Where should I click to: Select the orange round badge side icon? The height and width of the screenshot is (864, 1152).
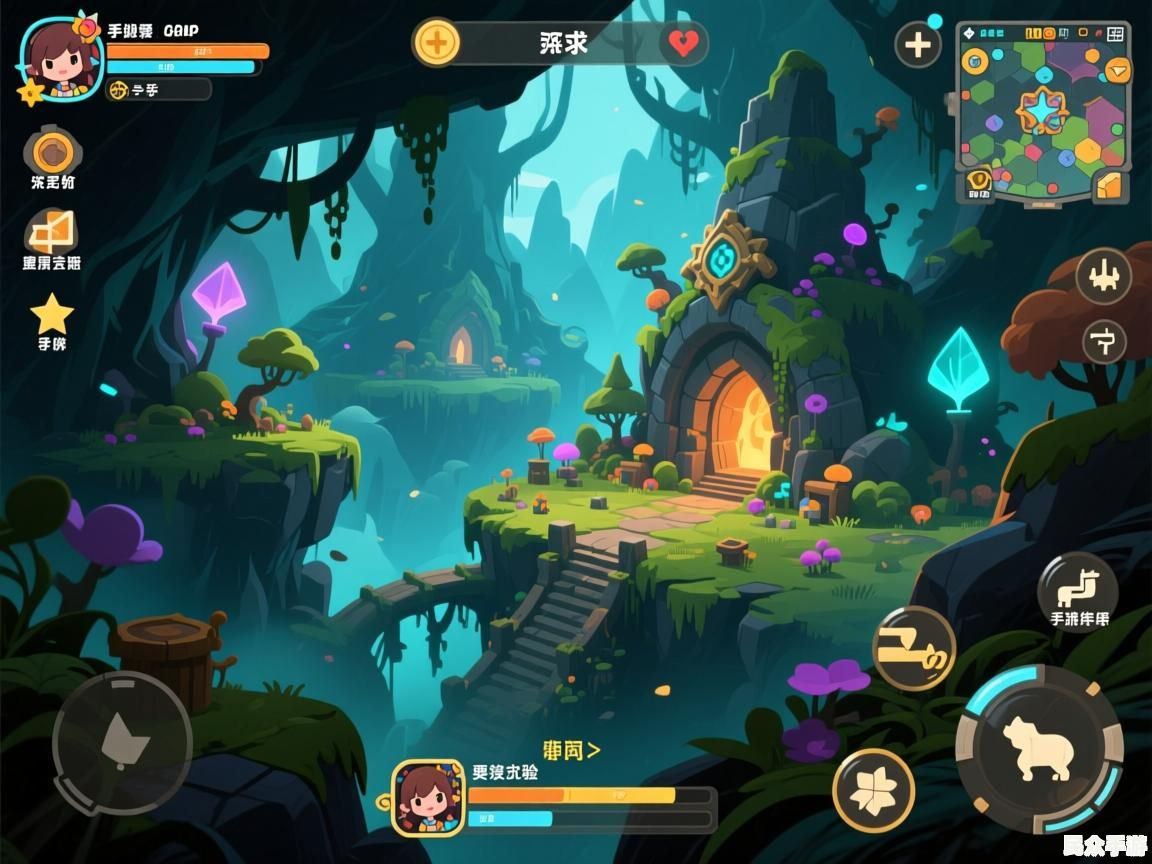click(52, 152)
